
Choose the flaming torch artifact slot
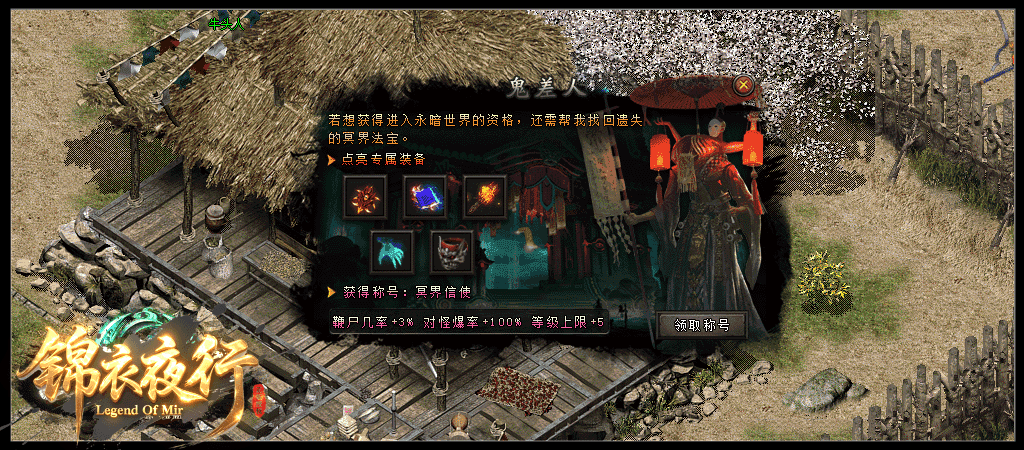point(484,196)
